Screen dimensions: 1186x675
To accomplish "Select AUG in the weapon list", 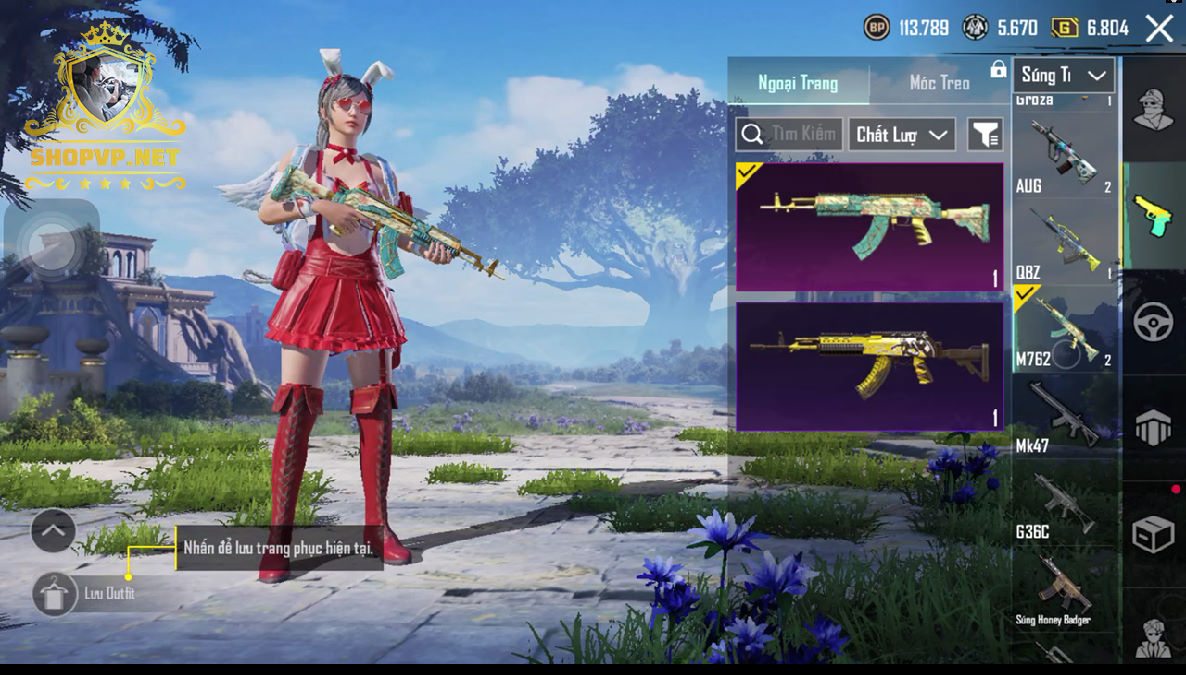I will coord(1063,154).
